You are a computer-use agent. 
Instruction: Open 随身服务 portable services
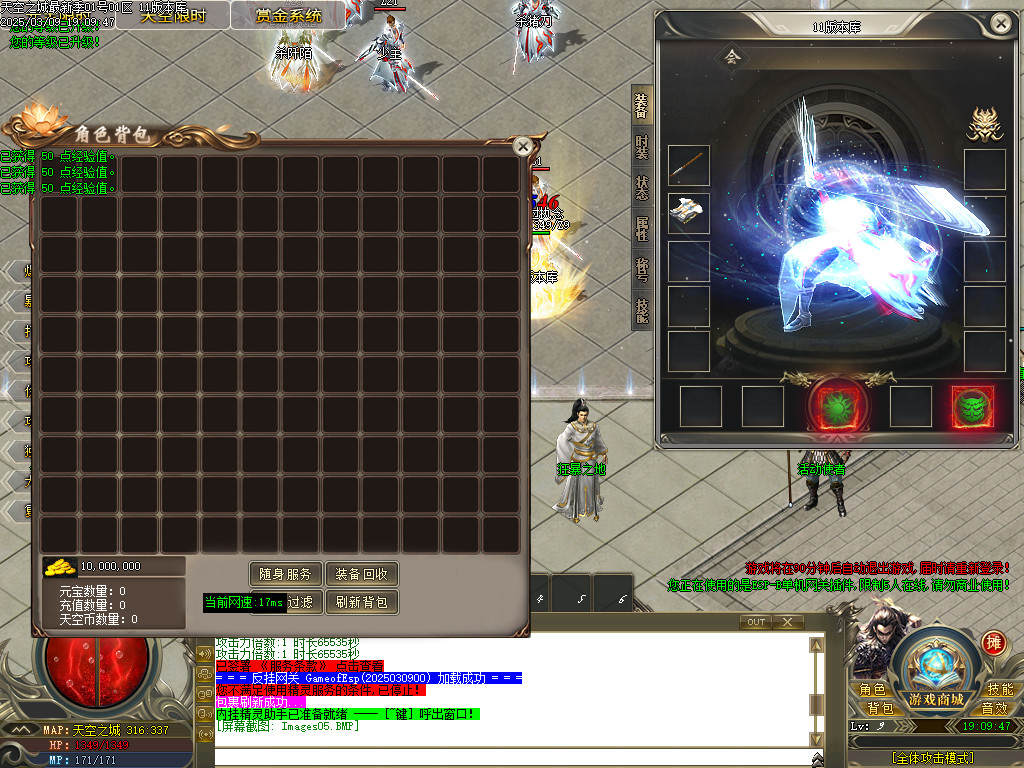pyautogui.click(x=285, y=574)
